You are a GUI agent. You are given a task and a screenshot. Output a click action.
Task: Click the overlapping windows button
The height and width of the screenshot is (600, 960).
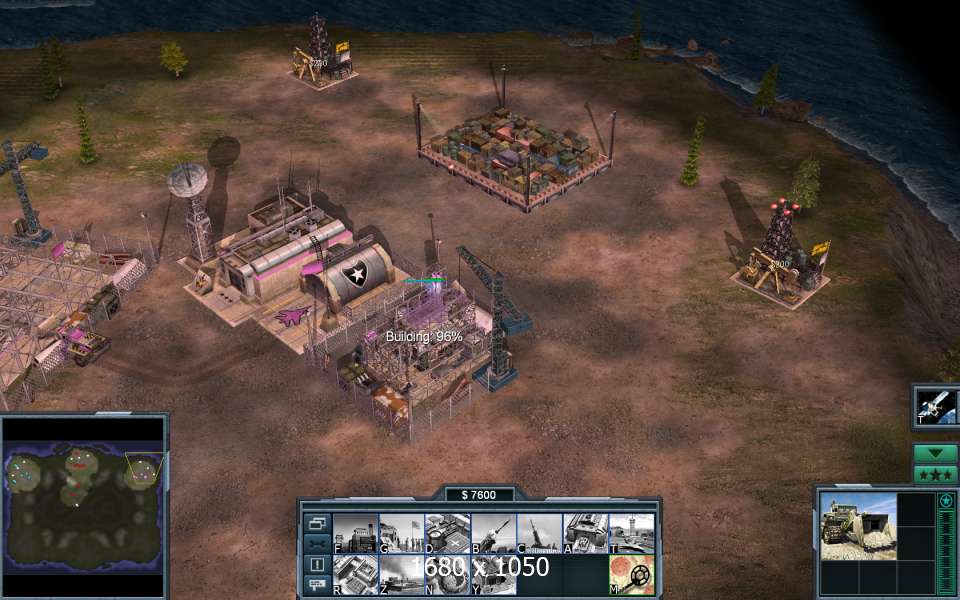[x=317, y=523]
